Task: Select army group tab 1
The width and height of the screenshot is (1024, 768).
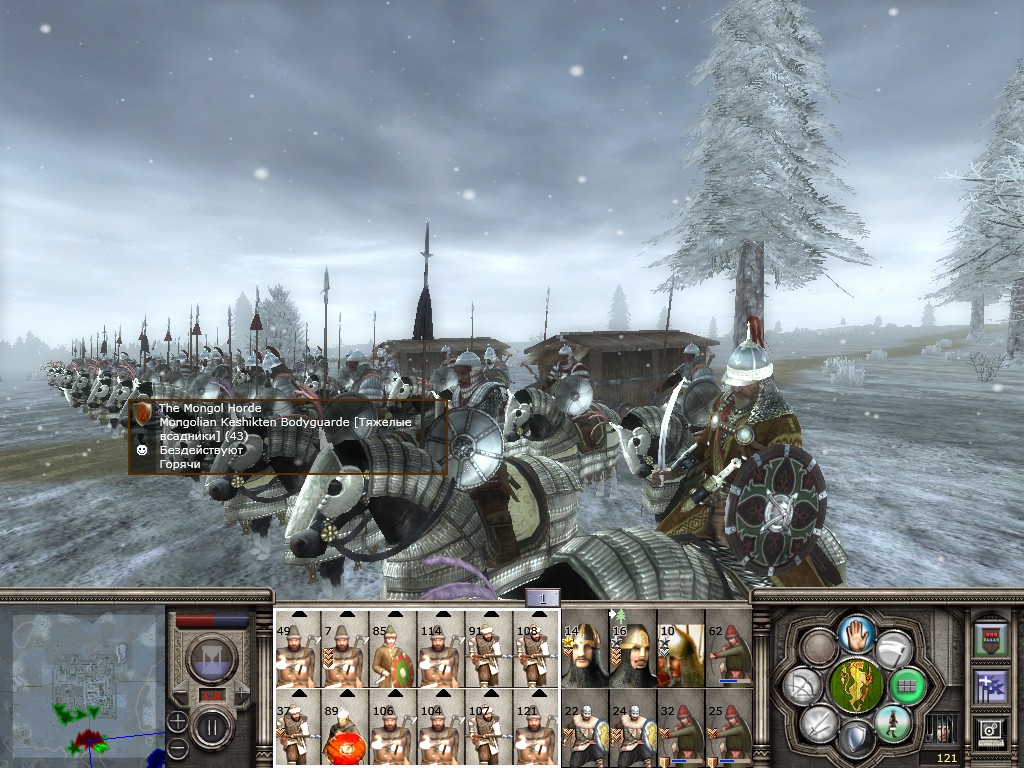Action: tap(542, 598)
